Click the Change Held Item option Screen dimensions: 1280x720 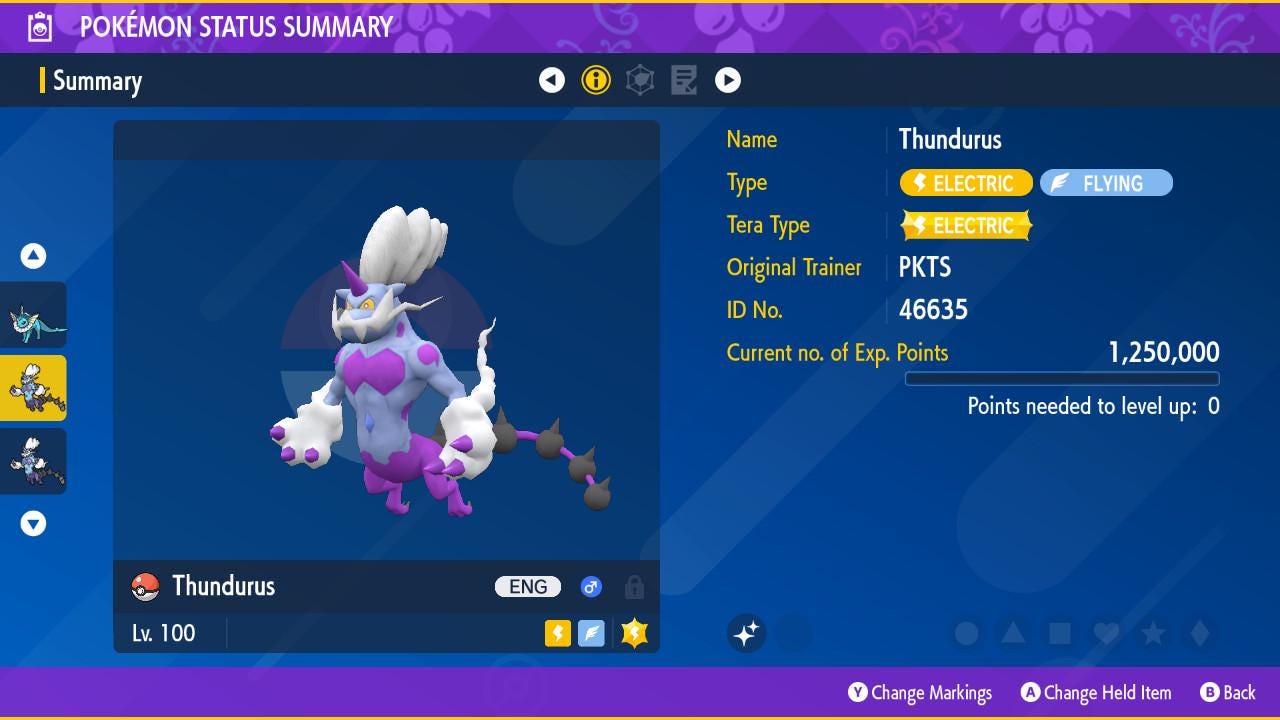pyautogui.click(x=1096, y=692)
